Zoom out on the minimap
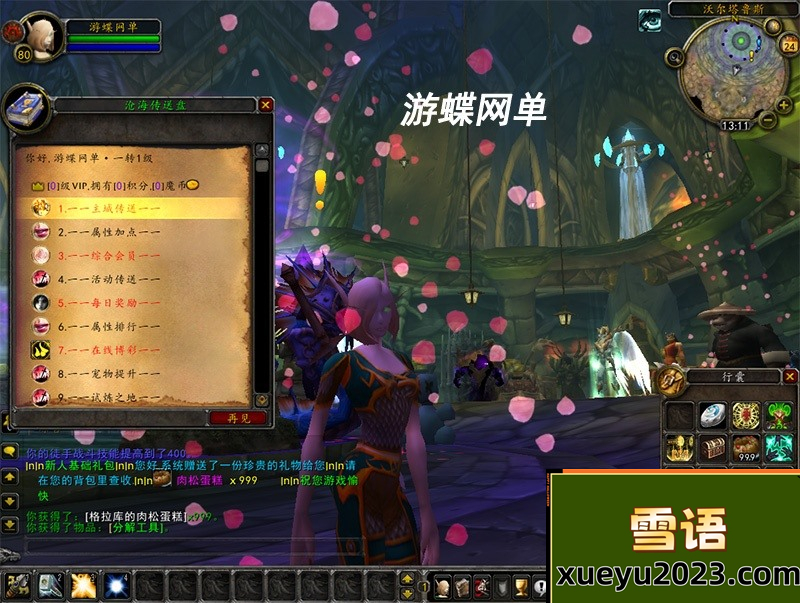Screen dimensions: 800x603 coord(768,119)
